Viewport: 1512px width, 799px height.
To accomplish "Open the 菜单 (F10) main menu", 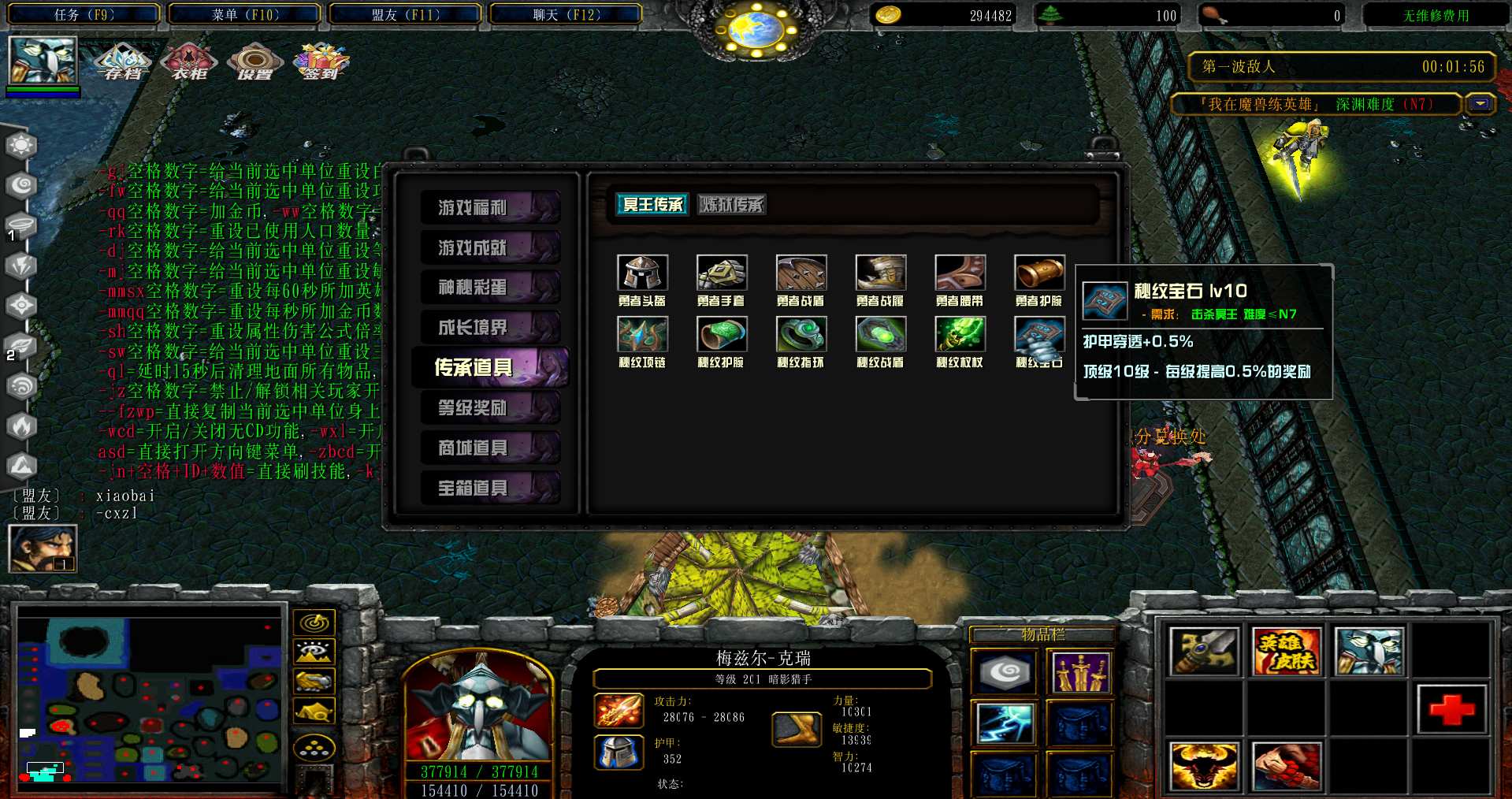I will [245, 14].
